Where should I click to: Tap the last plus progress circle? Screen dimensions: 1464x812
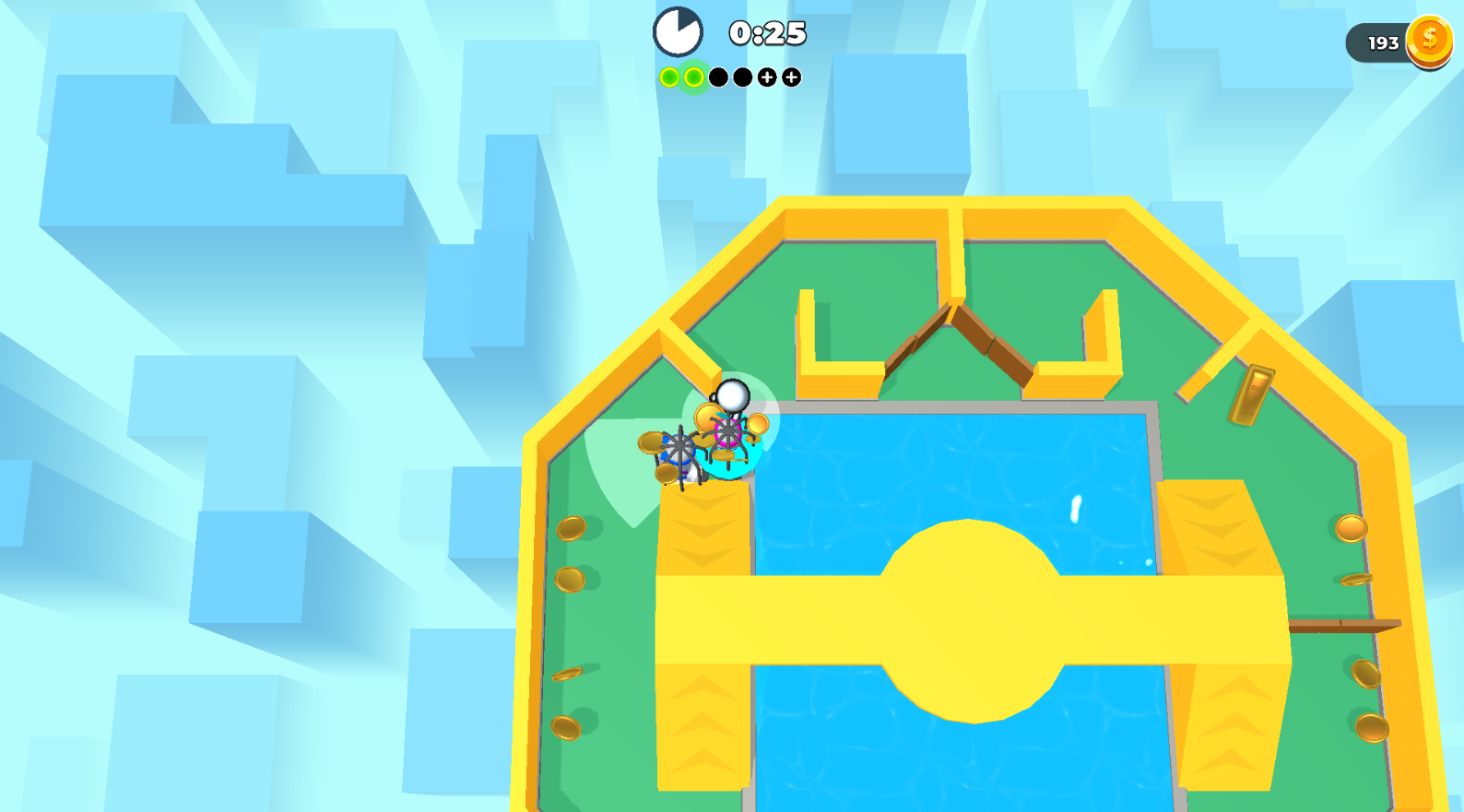point(791,78)
